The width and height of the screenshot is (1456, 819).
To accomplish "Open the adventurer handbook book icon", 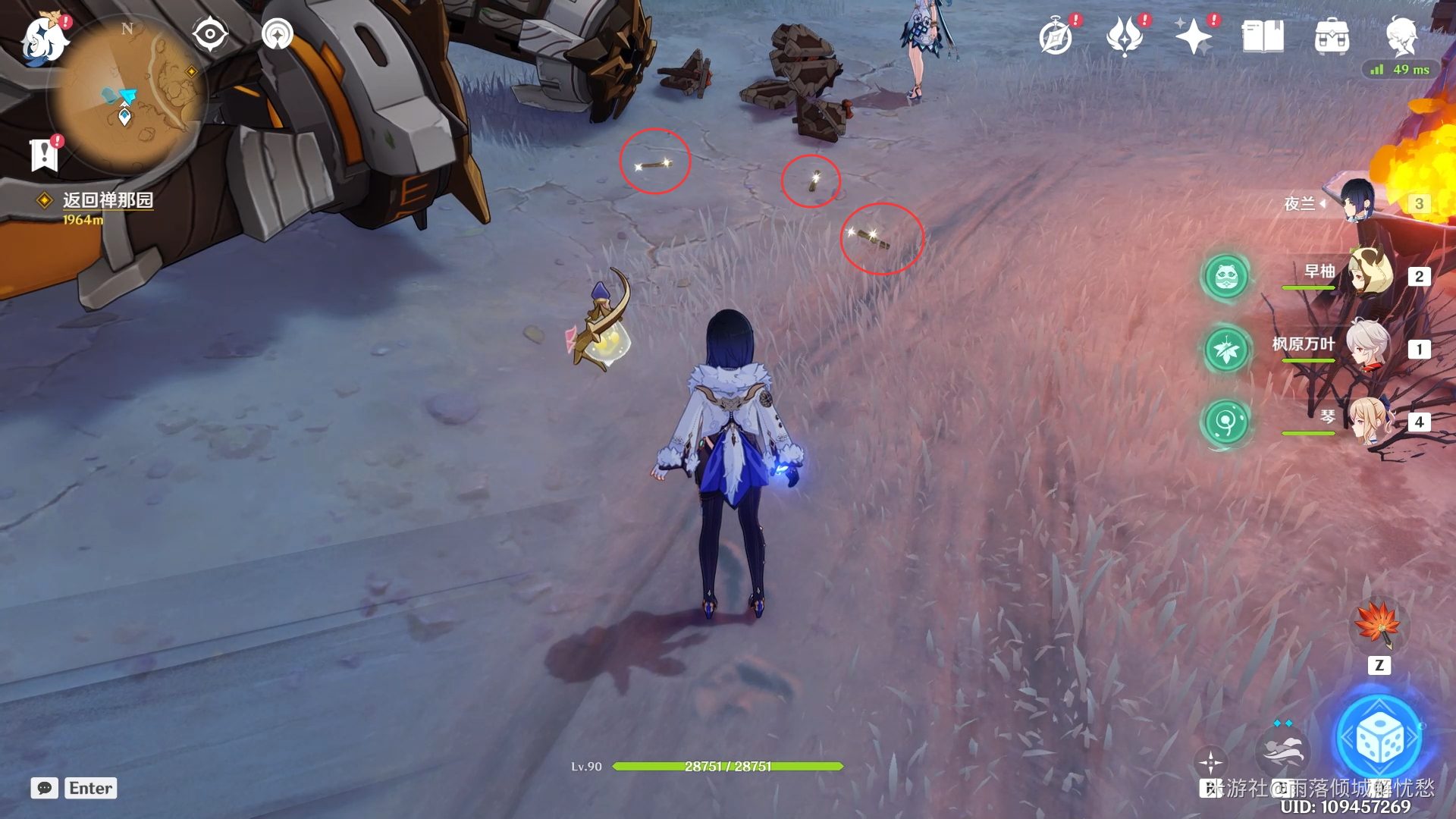I will tap(1263, 36).
